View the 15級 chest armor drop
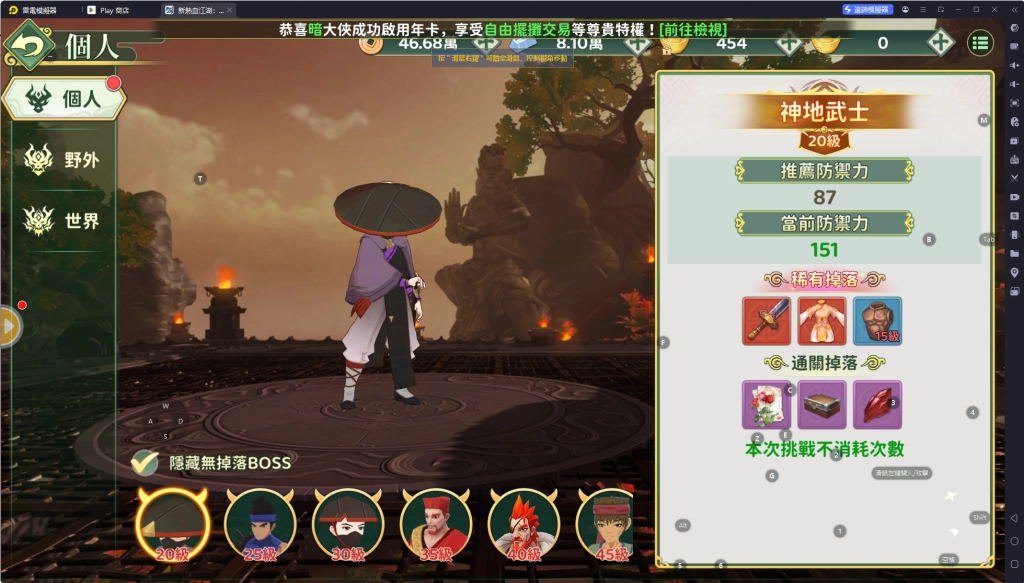This screenshot has height=583, width=1024. [x=877, y=321]
